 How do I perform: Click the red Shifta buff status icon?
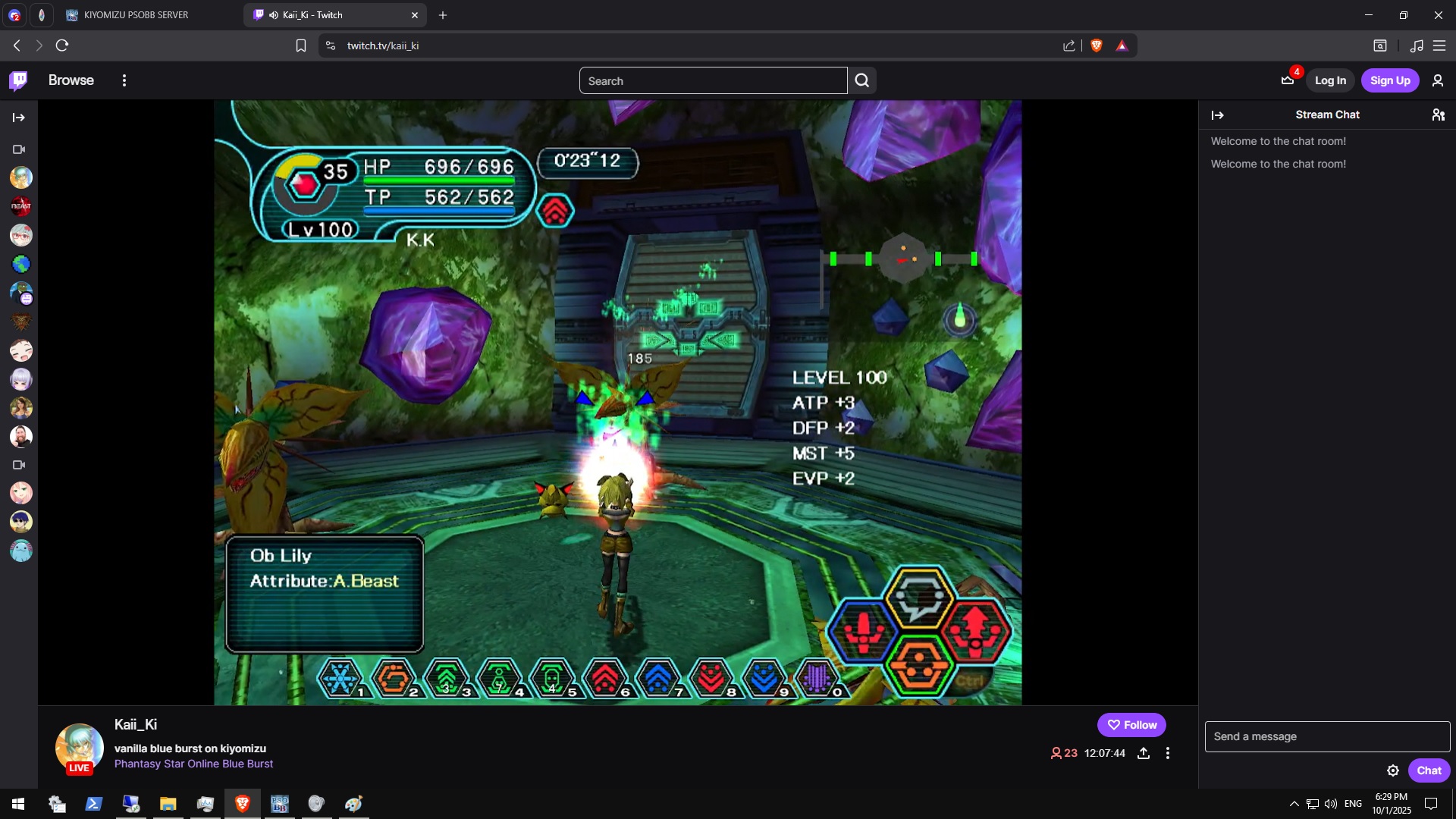555,211
